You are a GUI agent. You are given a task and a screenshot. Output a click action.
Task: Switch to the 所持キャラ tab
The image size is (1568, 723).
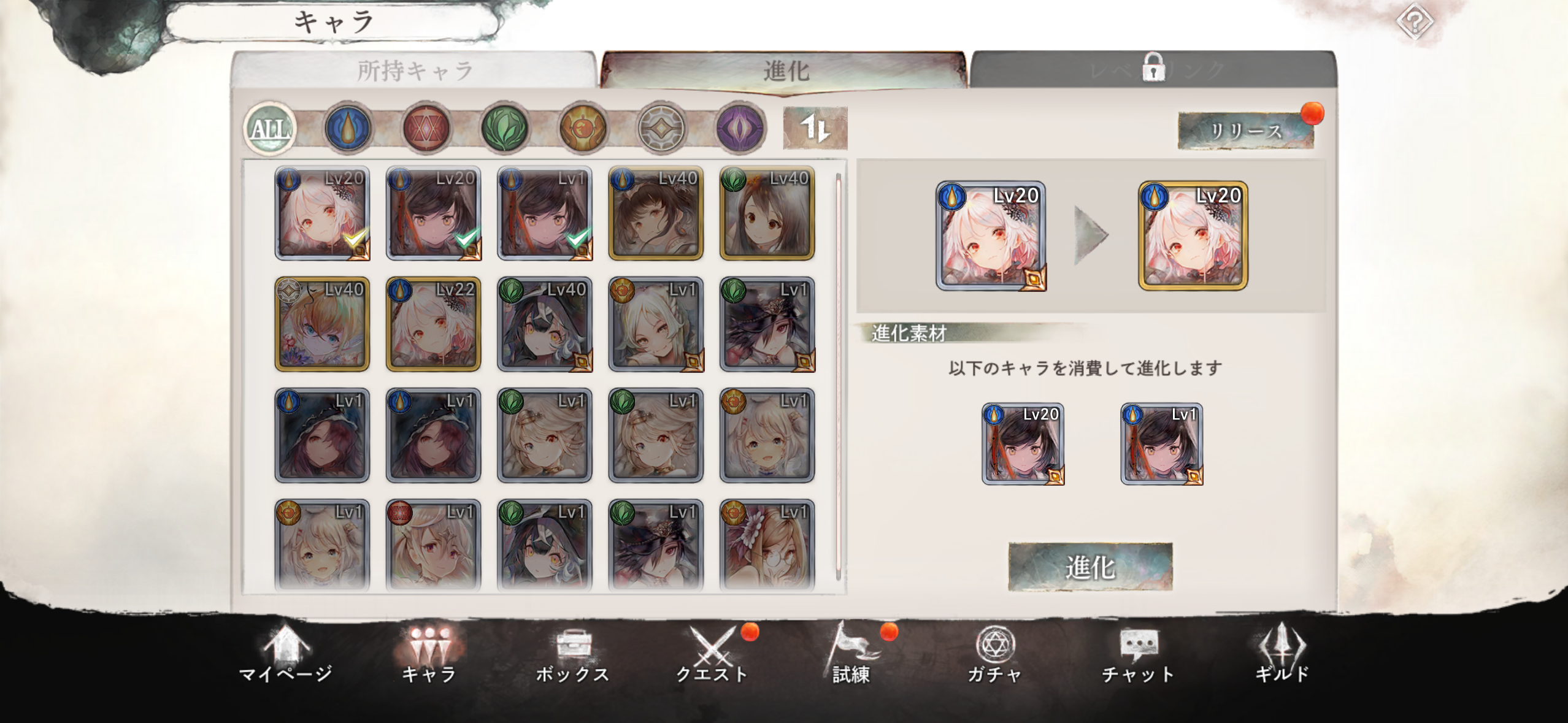415,69
